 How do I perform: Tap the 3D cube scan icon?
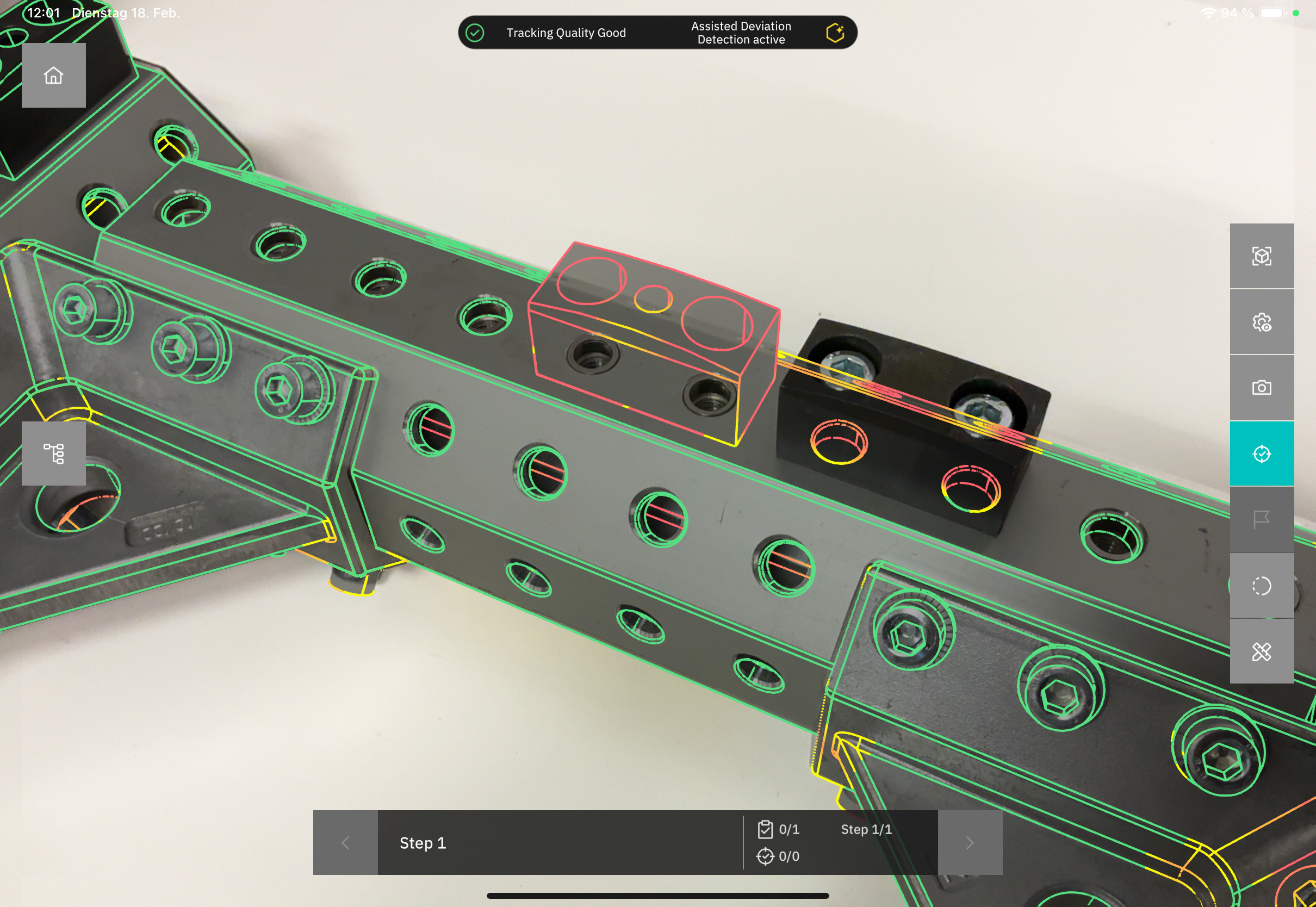click(1262, 256)
